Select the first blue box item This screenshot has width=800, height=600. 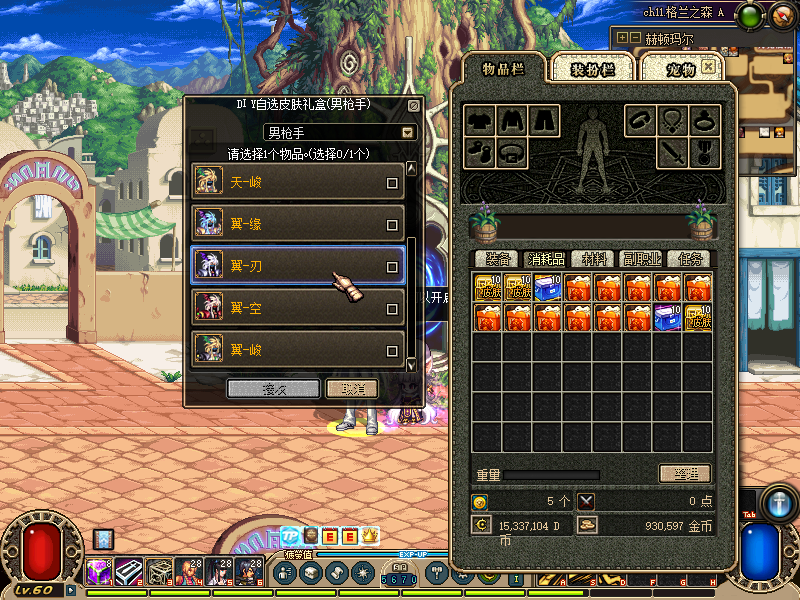coord(548,288)
